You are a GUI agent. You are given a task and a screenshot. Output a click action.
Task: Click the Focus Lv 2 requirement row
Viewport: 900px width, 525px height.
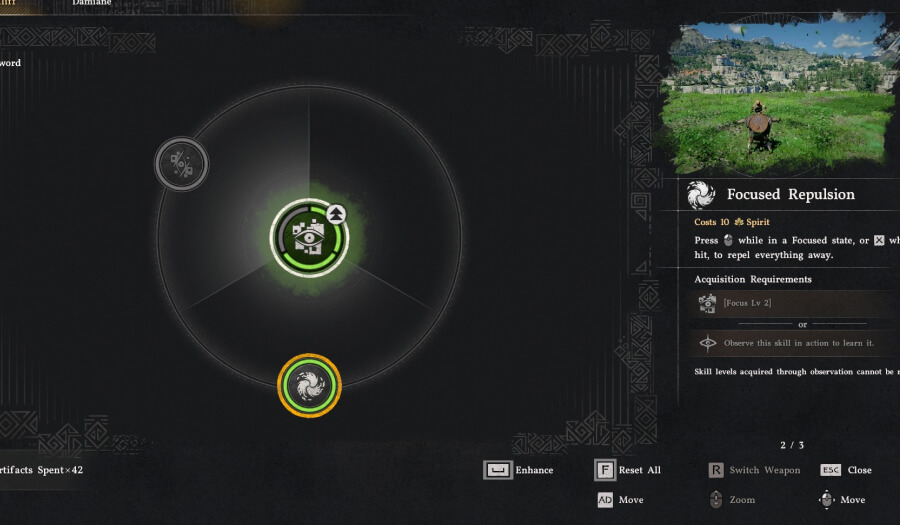[795, 303]
